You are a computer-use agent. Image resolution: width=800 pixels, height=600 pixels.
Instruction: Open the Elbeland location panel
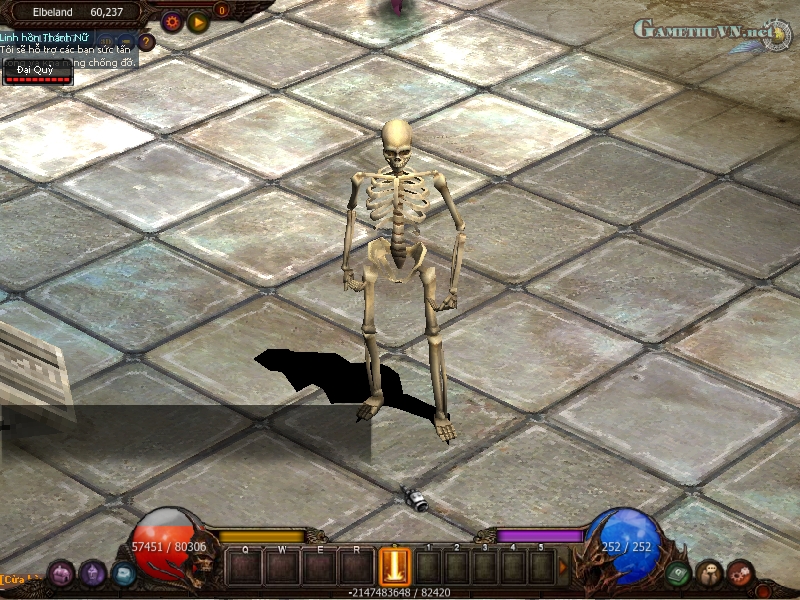[75, 12]
